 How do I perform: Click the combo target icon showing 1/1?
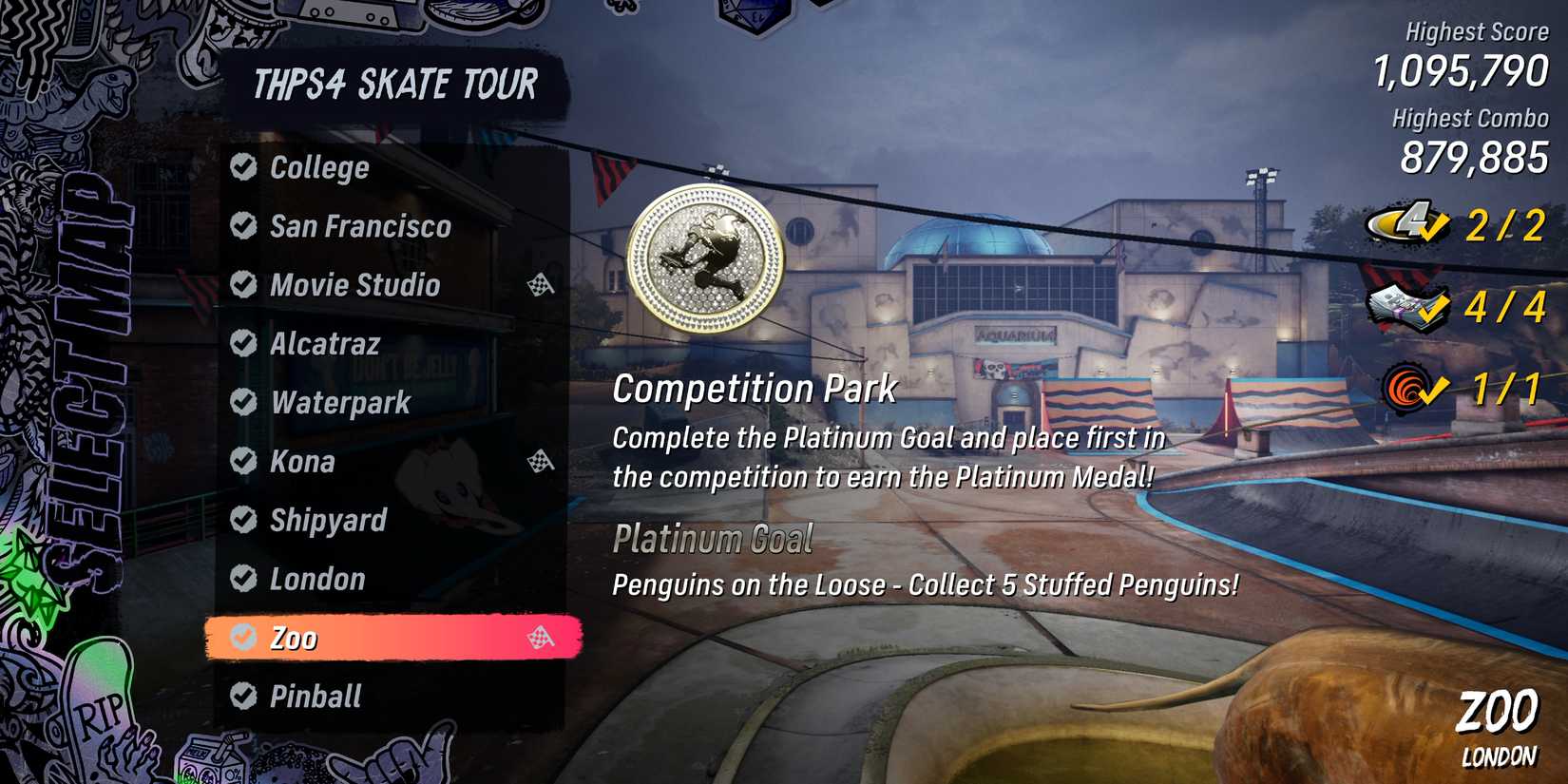(1405, 386)
